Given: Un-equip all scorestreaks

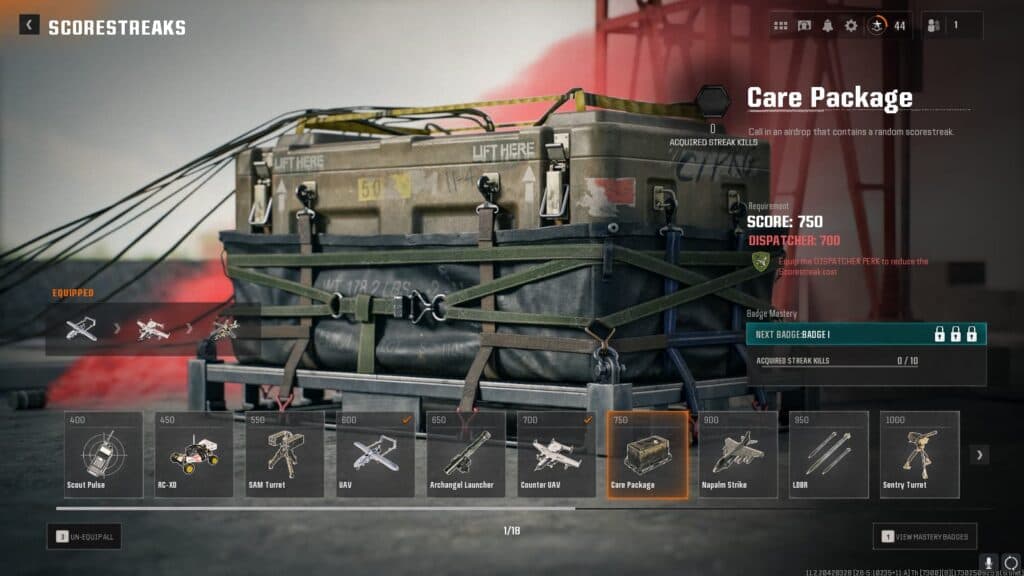Looking at the screenshot, I should coord(84,537).
